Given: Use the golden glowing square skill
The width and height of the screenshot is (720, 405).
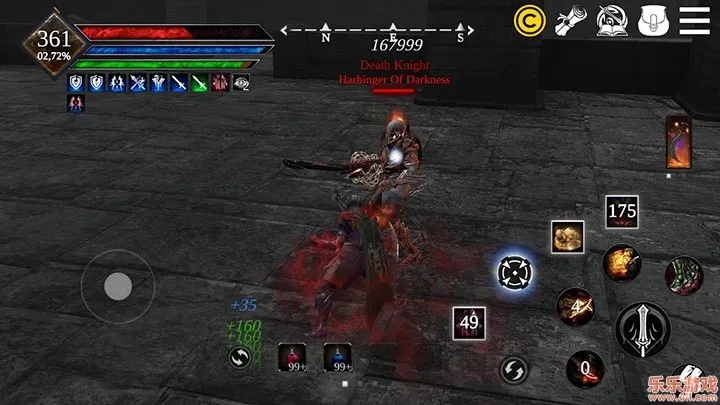Looking at the screenshot, I should [567, 236].
